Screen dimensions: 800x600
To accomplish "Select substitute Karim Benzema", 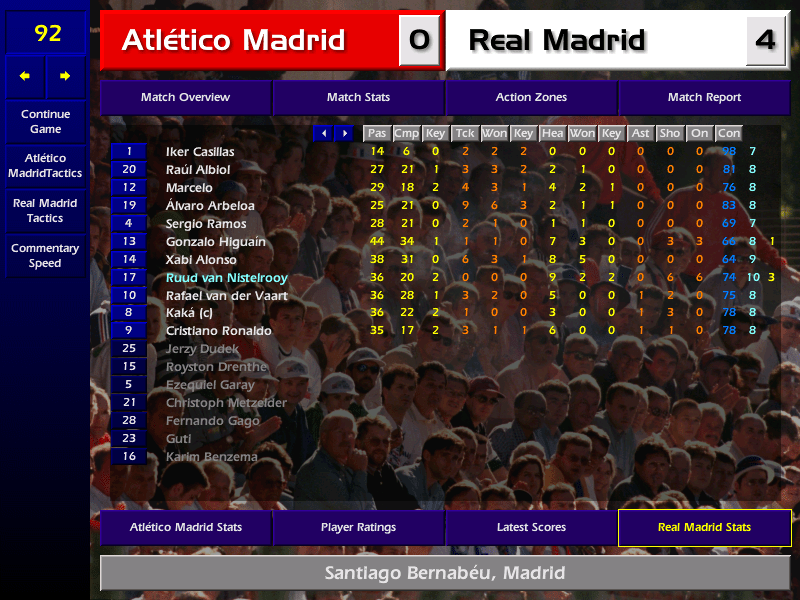I will pyautogui.click(x=211, y=457).
